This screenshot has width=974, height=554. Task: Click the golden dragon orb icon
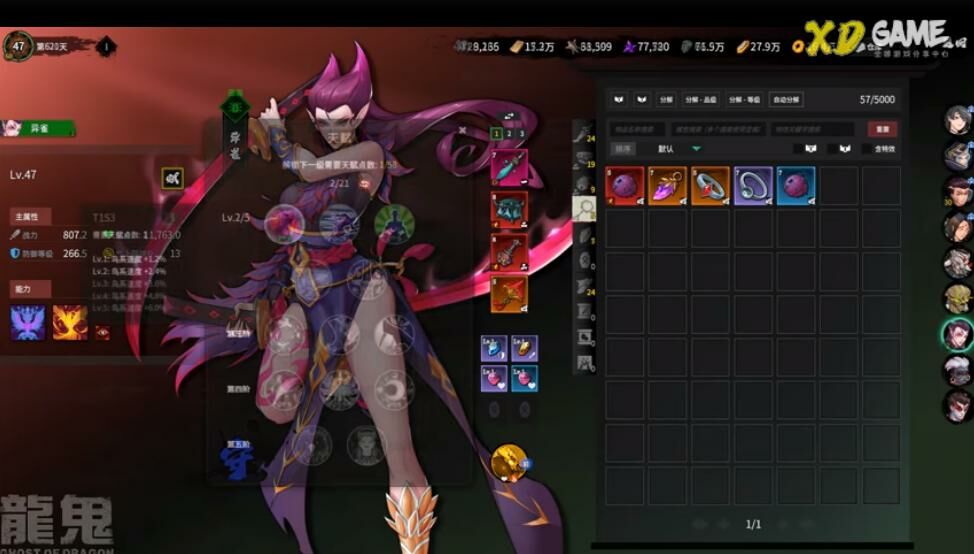point(508,462)
